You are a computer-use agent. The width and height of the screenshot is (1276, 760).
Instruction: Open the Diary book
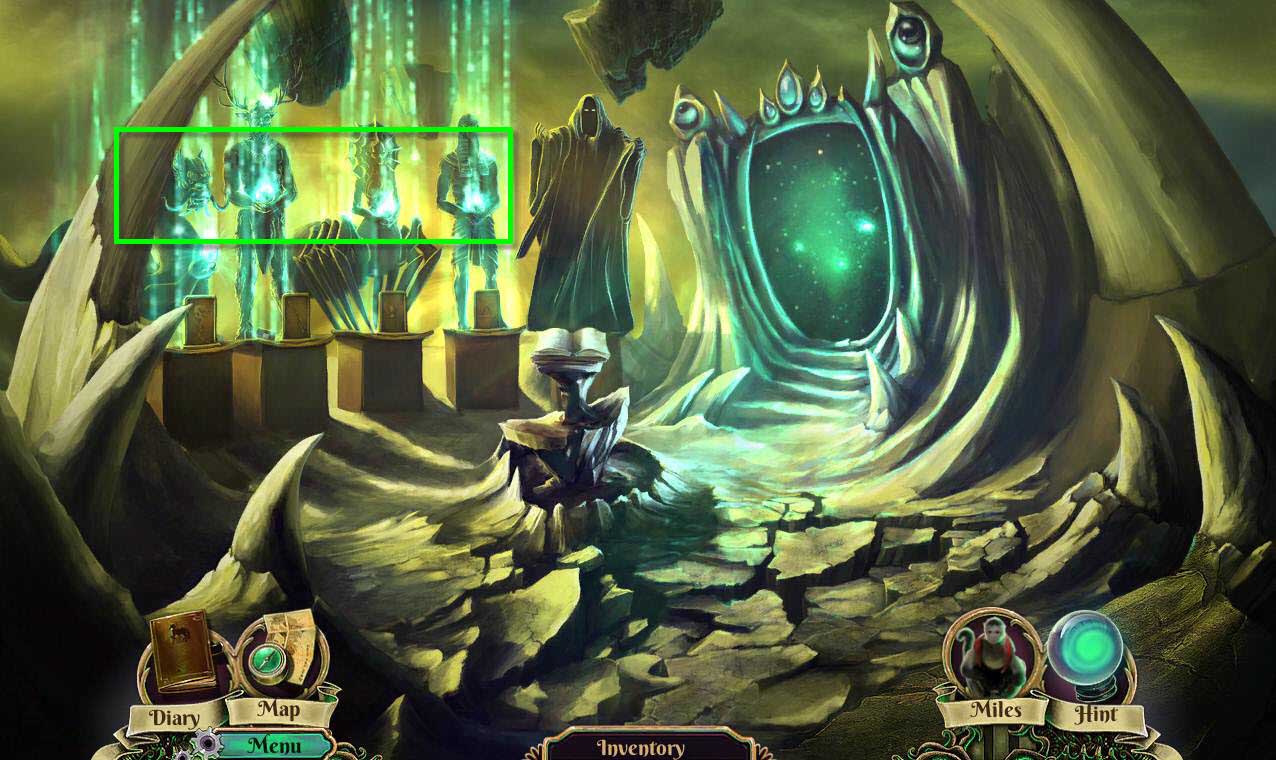pos(183,655)
